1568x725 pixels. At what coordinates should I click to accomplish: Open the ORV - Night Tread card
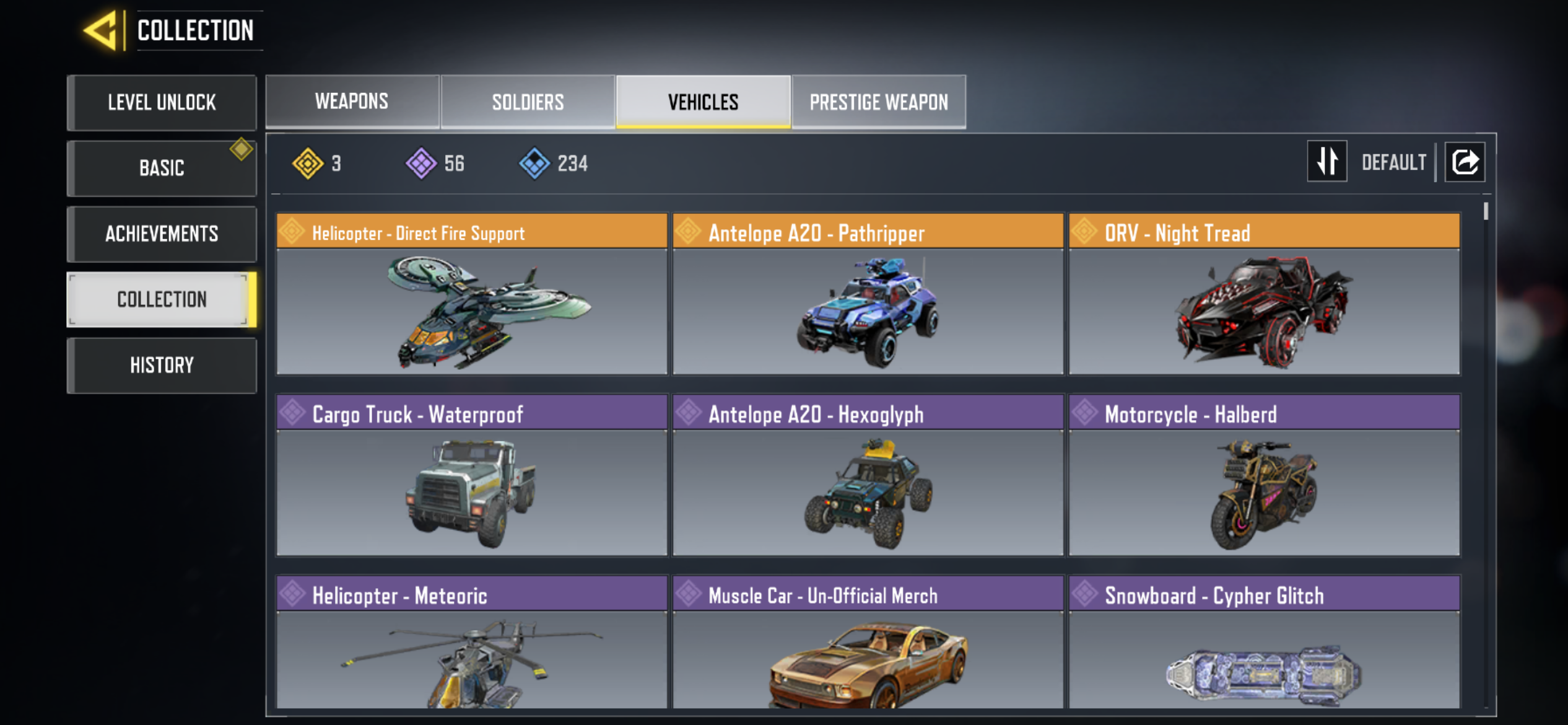pyautogui.click(x=1264, y=294)
